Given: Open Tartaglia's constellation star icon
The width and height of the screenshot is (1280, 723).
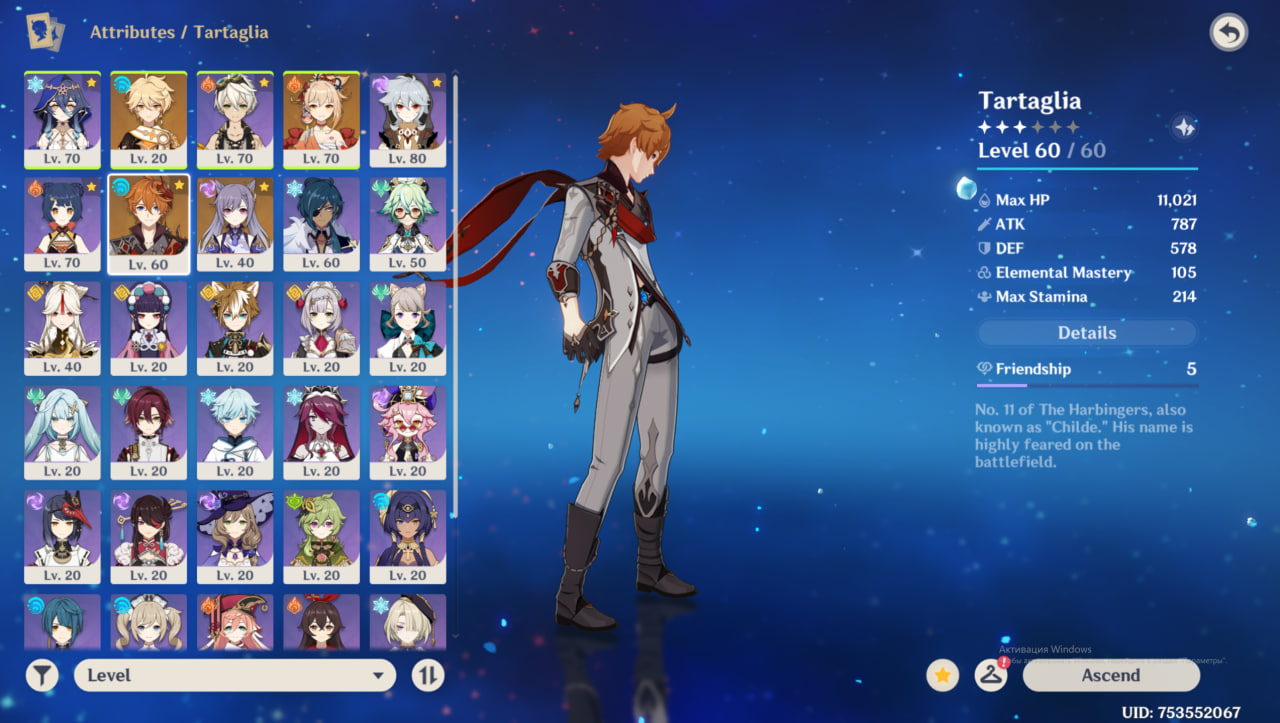Looking at the screenshot, I should 1184,128.
